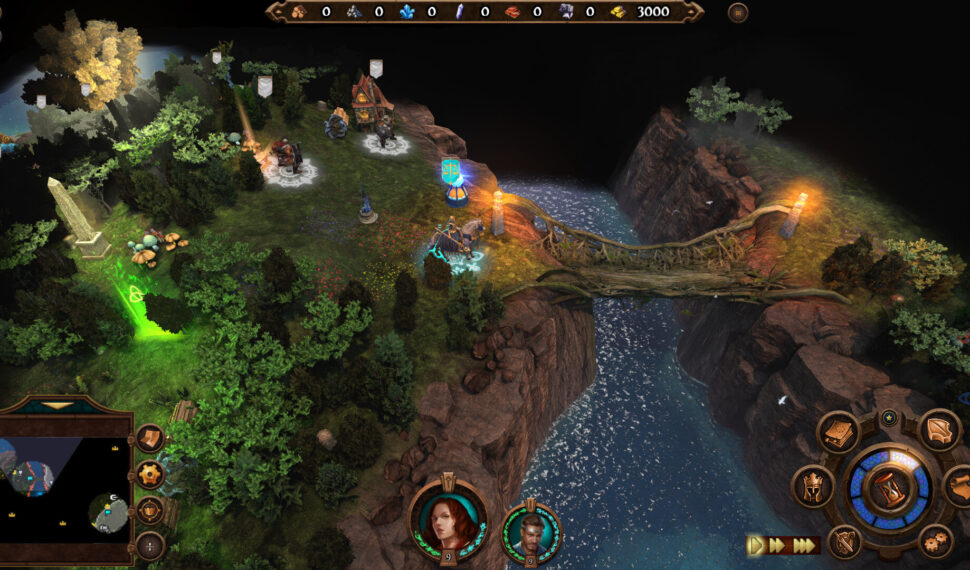The image size is (970, 570).
Task: Select the bearded male hero portrait
Action: coord(531,532)
